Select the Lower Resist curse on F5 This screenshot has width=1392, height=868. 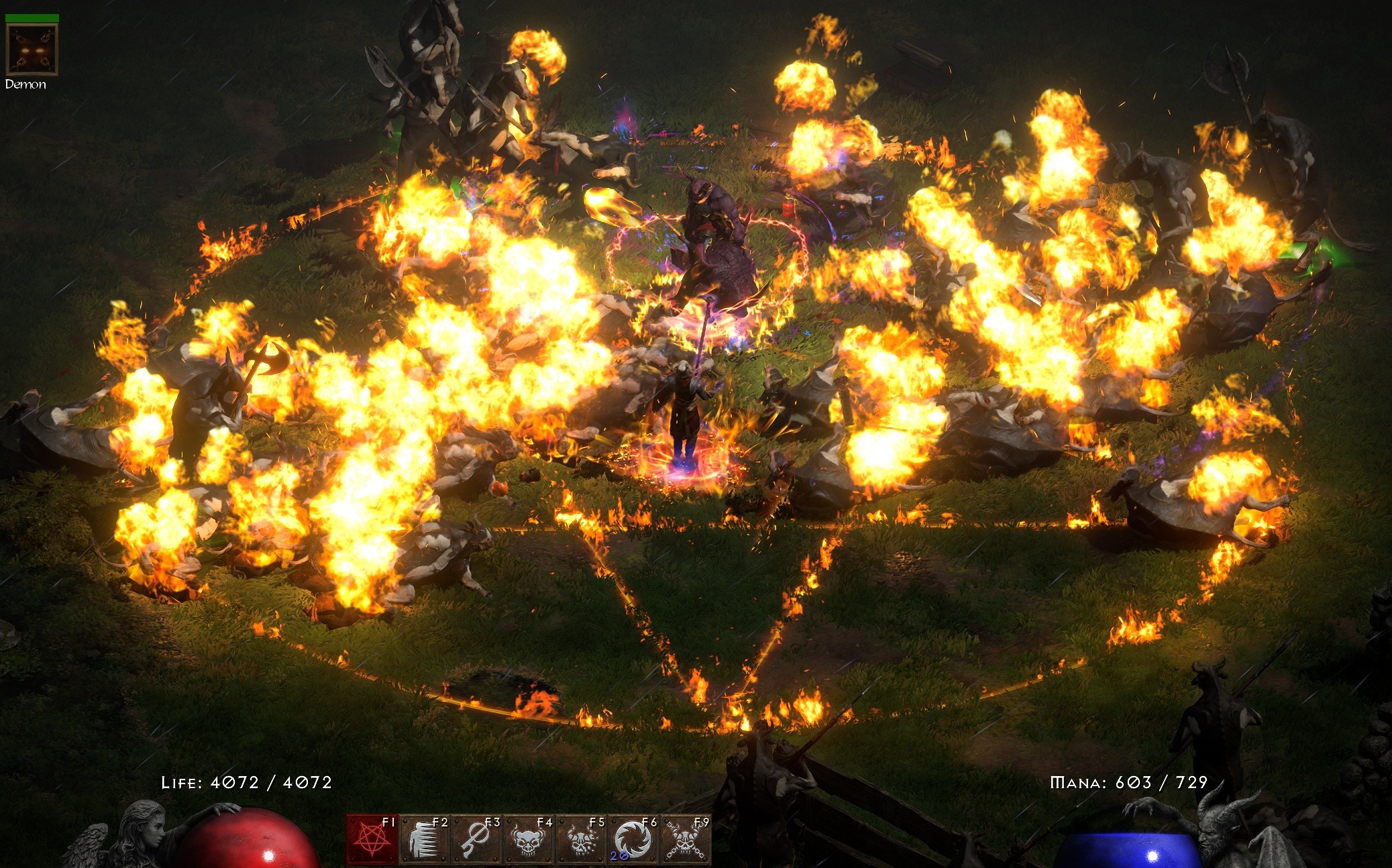(578, 839)
